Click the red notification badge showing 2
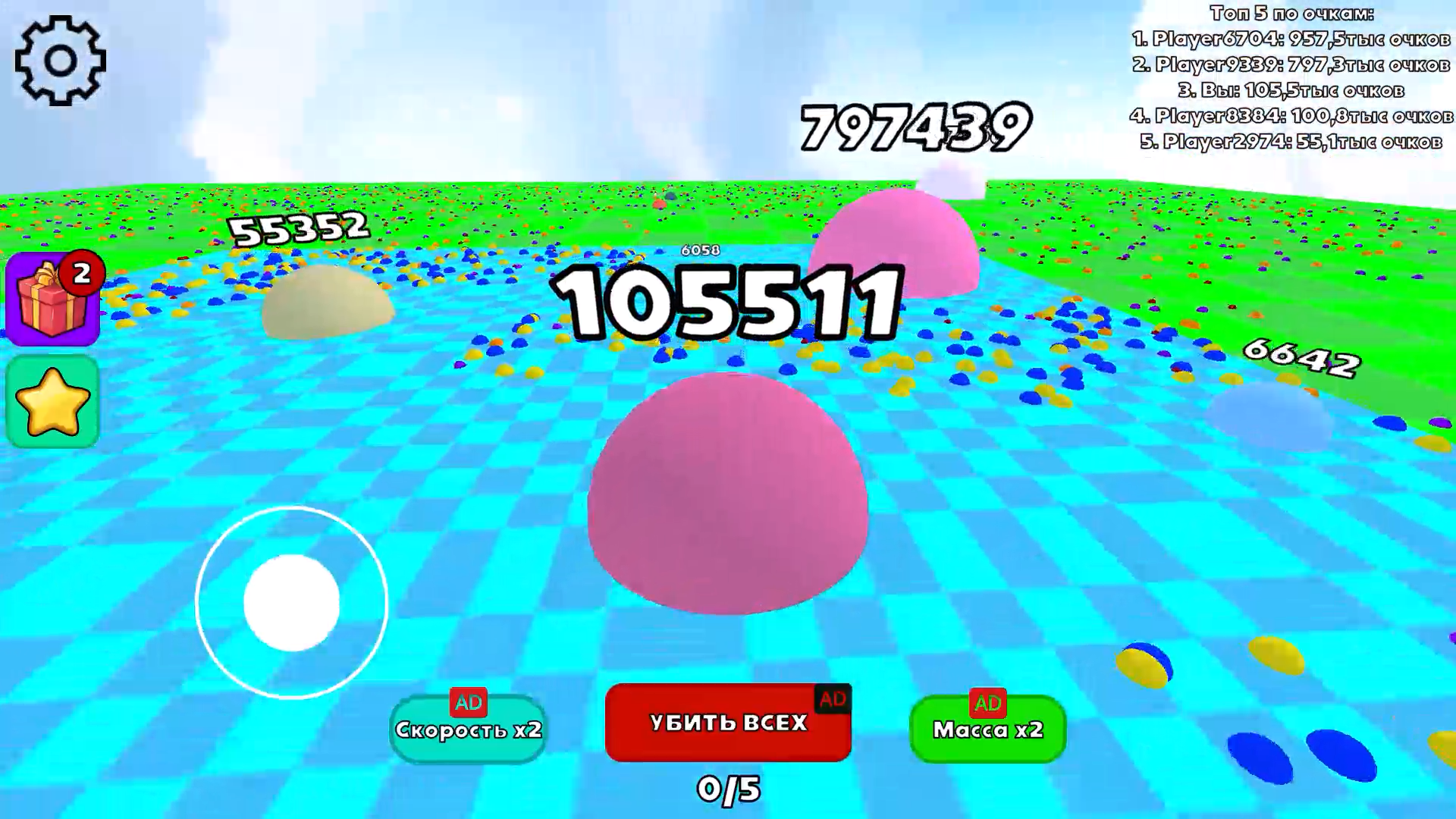Screen dimensions: 1456x819 tap(83, 275)
